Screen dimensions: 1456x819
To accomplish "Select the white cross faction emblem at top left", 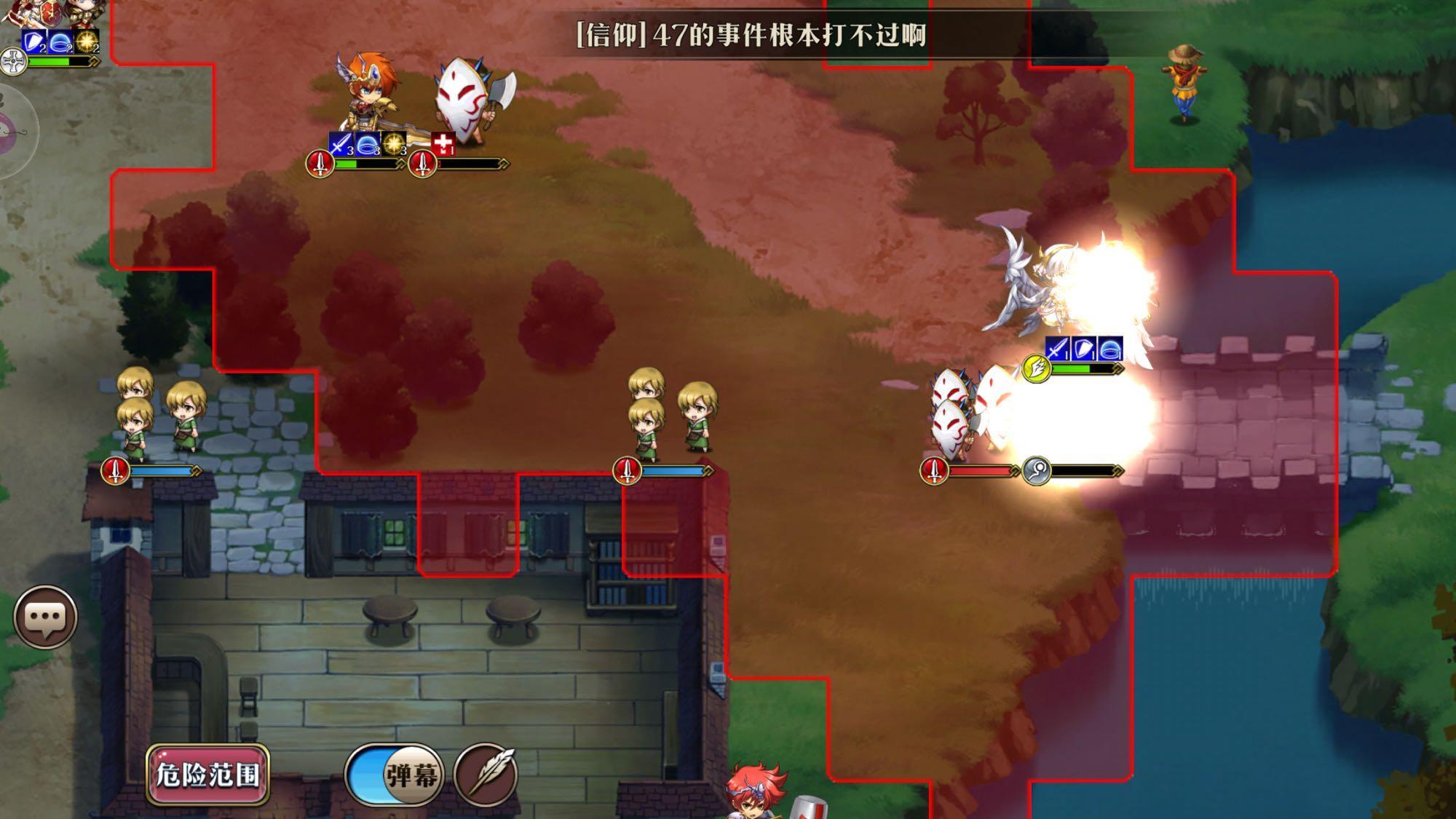I will [13, 60].
